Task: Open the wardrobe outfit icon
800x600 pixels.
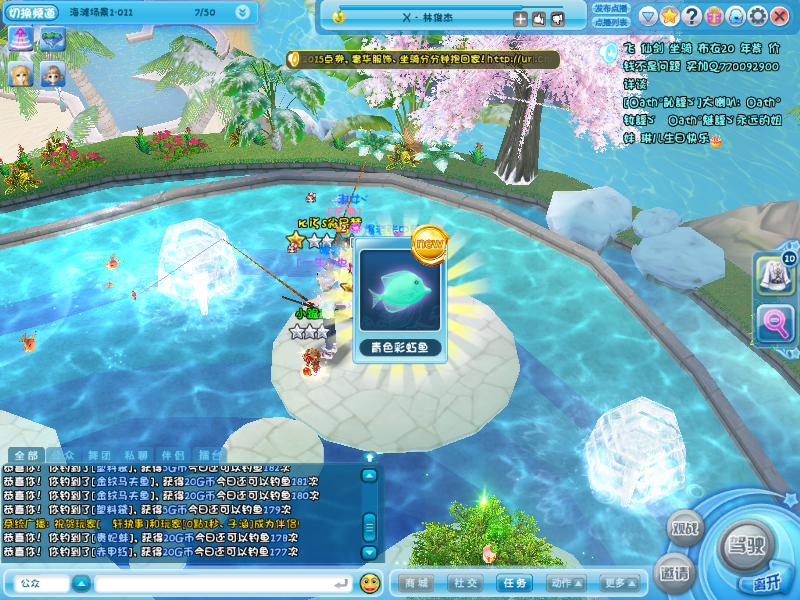Action: point(774,273)
